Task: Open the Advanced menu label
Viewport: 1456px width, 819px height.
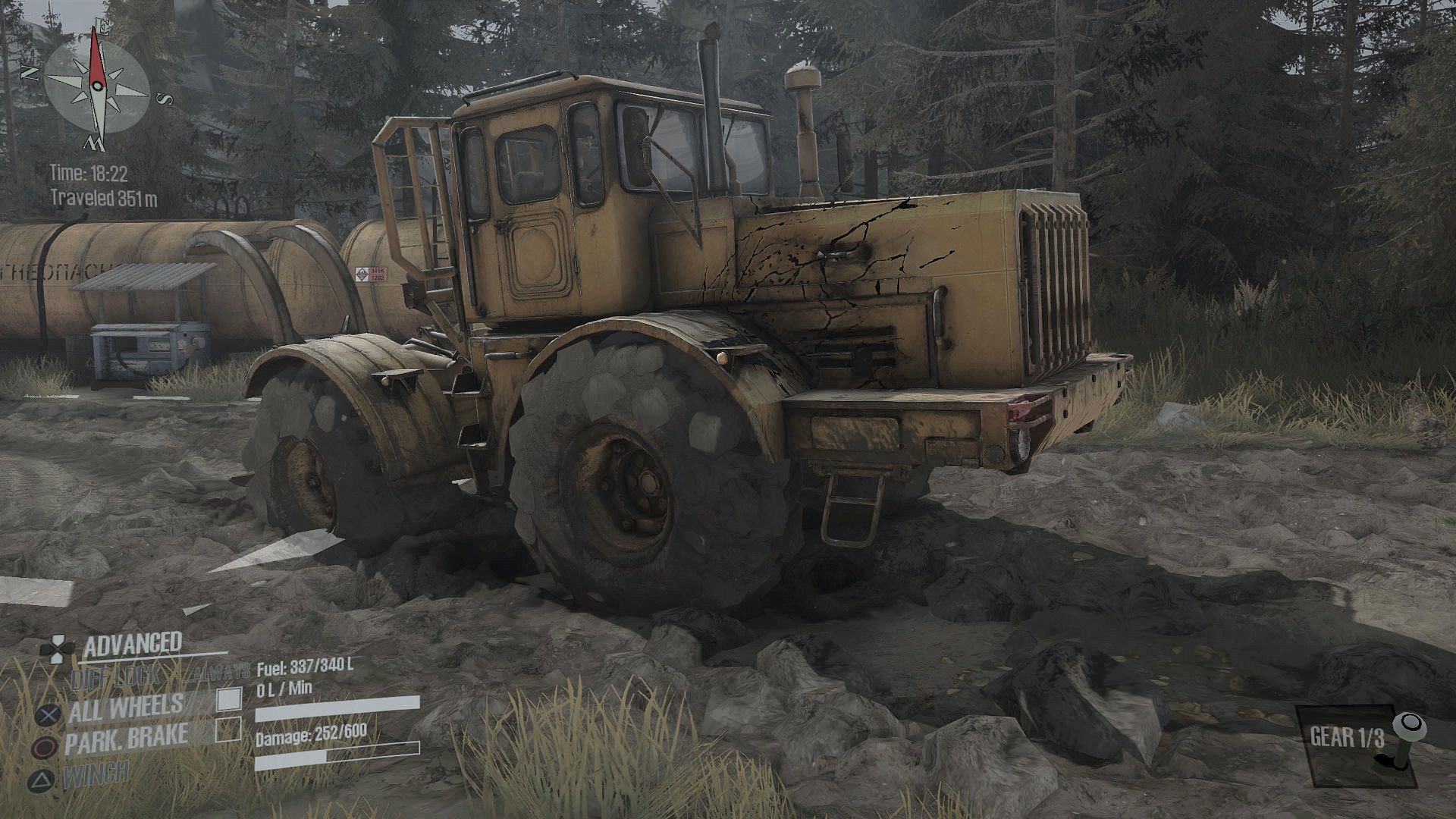Action: pyautogui.click(x=133, y=645)
